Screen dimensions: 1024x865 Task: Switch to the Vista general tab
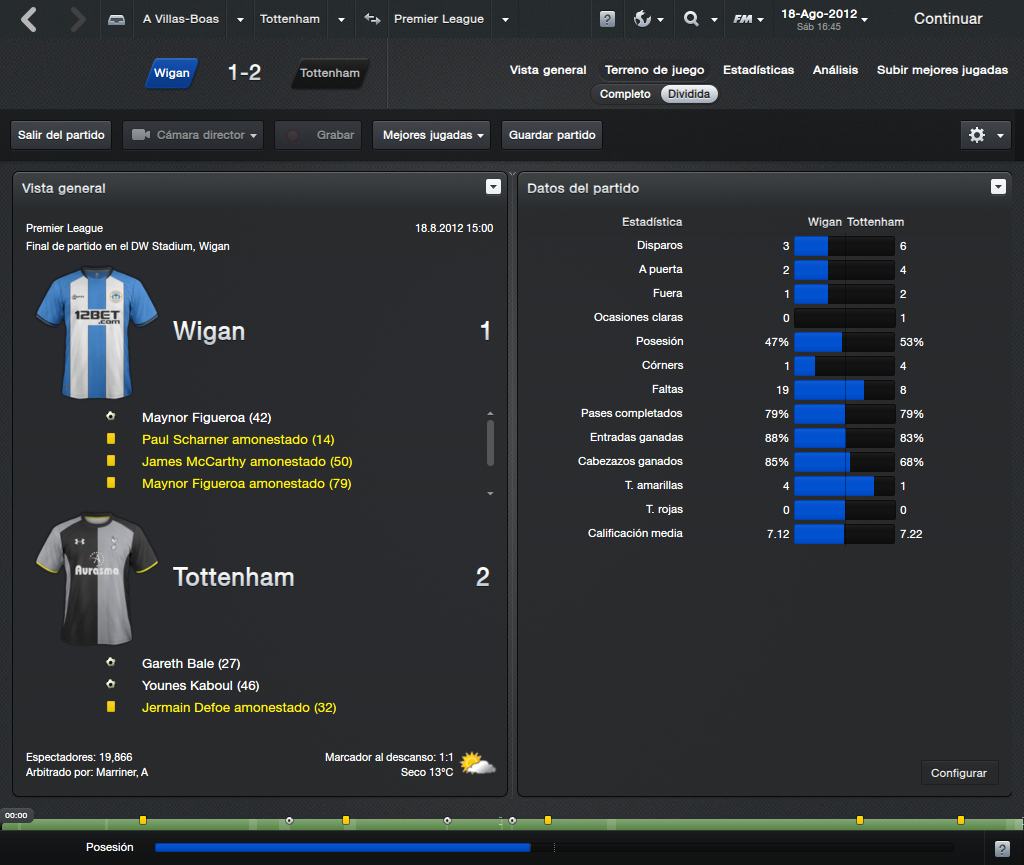tap(548, 70)
